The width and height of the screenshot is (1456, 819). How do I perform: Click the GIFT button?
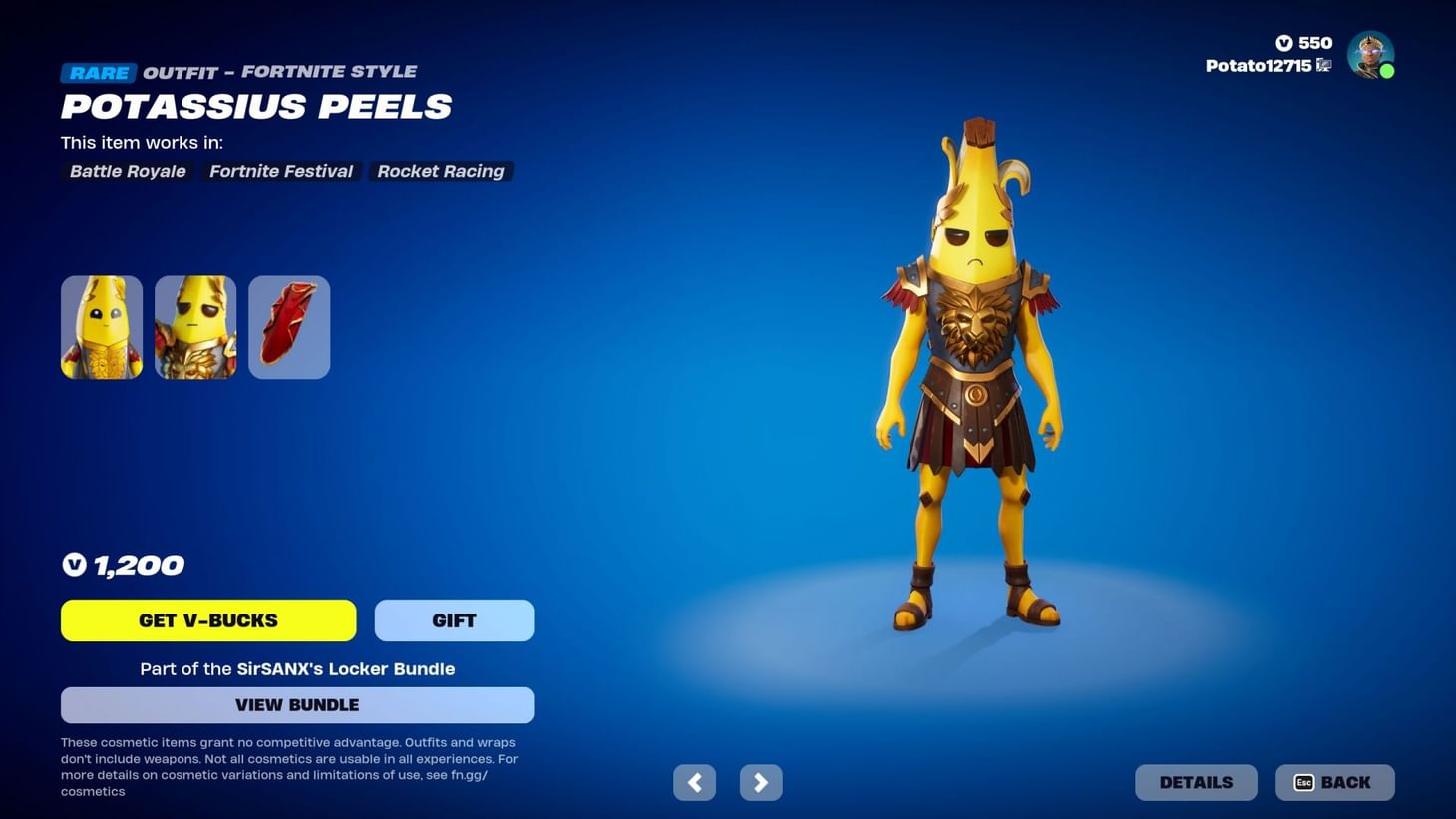coord(453,619)
